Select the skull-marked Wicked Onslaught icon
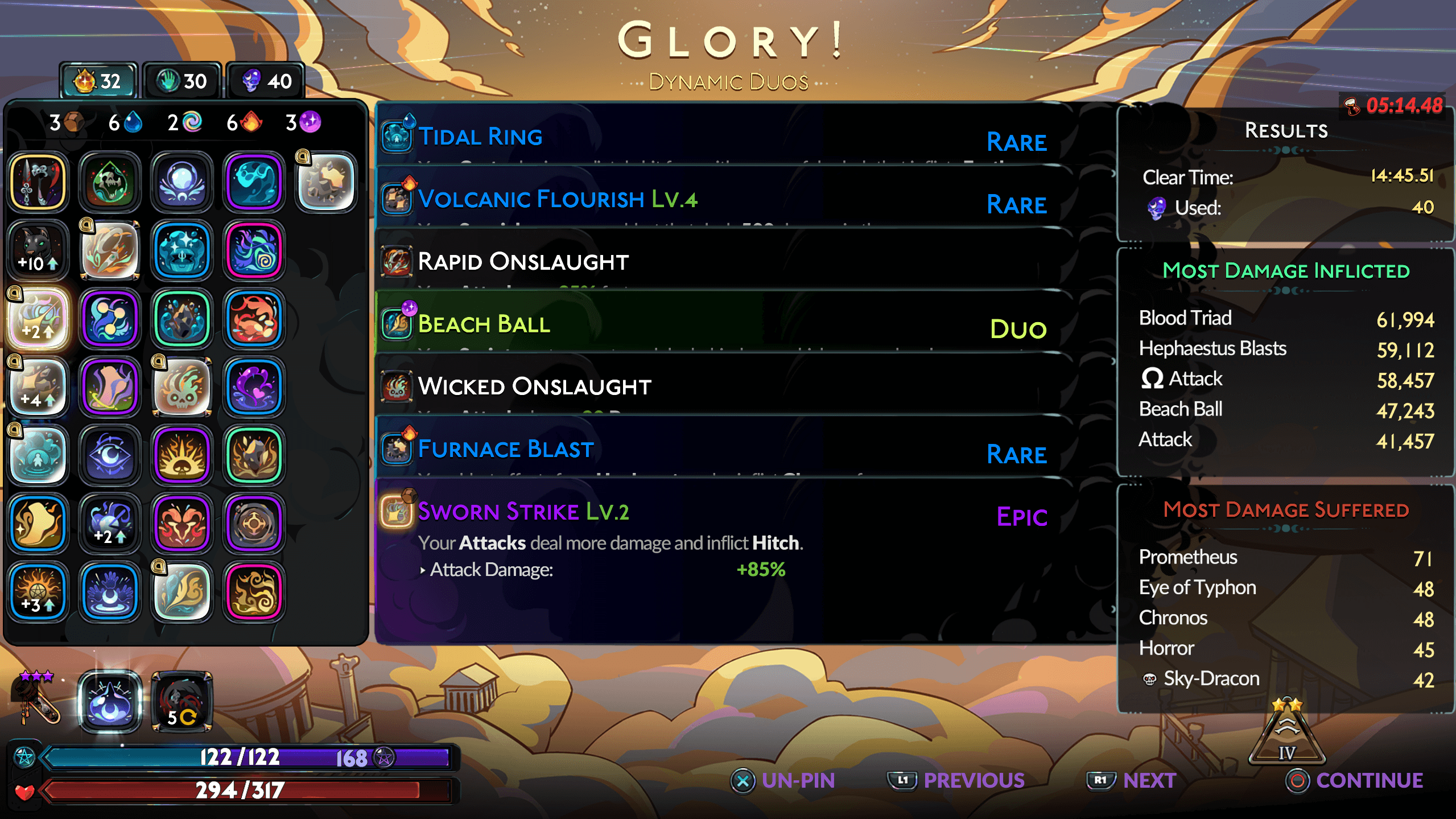This screenshot has width=1456, height=819. [x=397, y=386]
